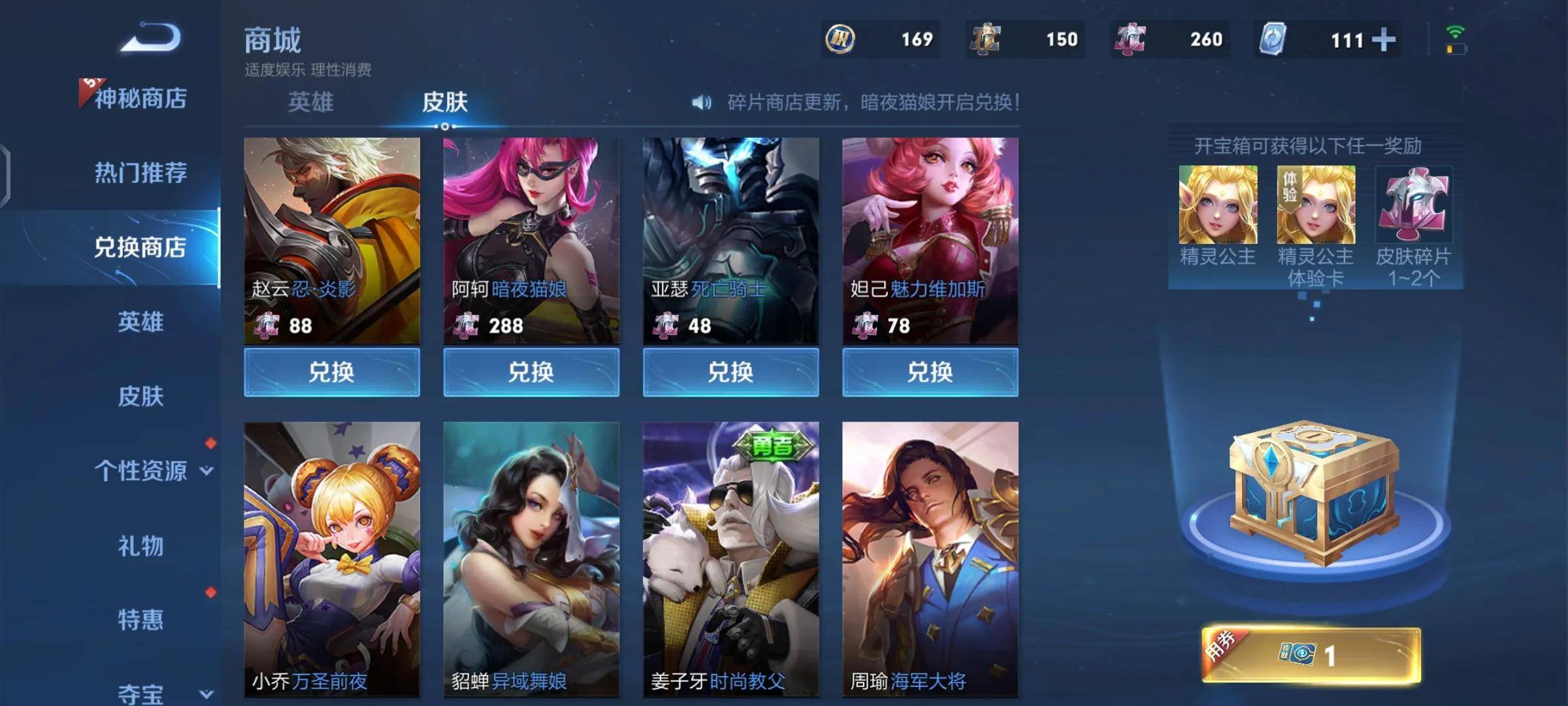Viewport: 1568px width, 706px height.
Task: Open the 神秘商店 menu entry
Action: [x=140, y=99]
